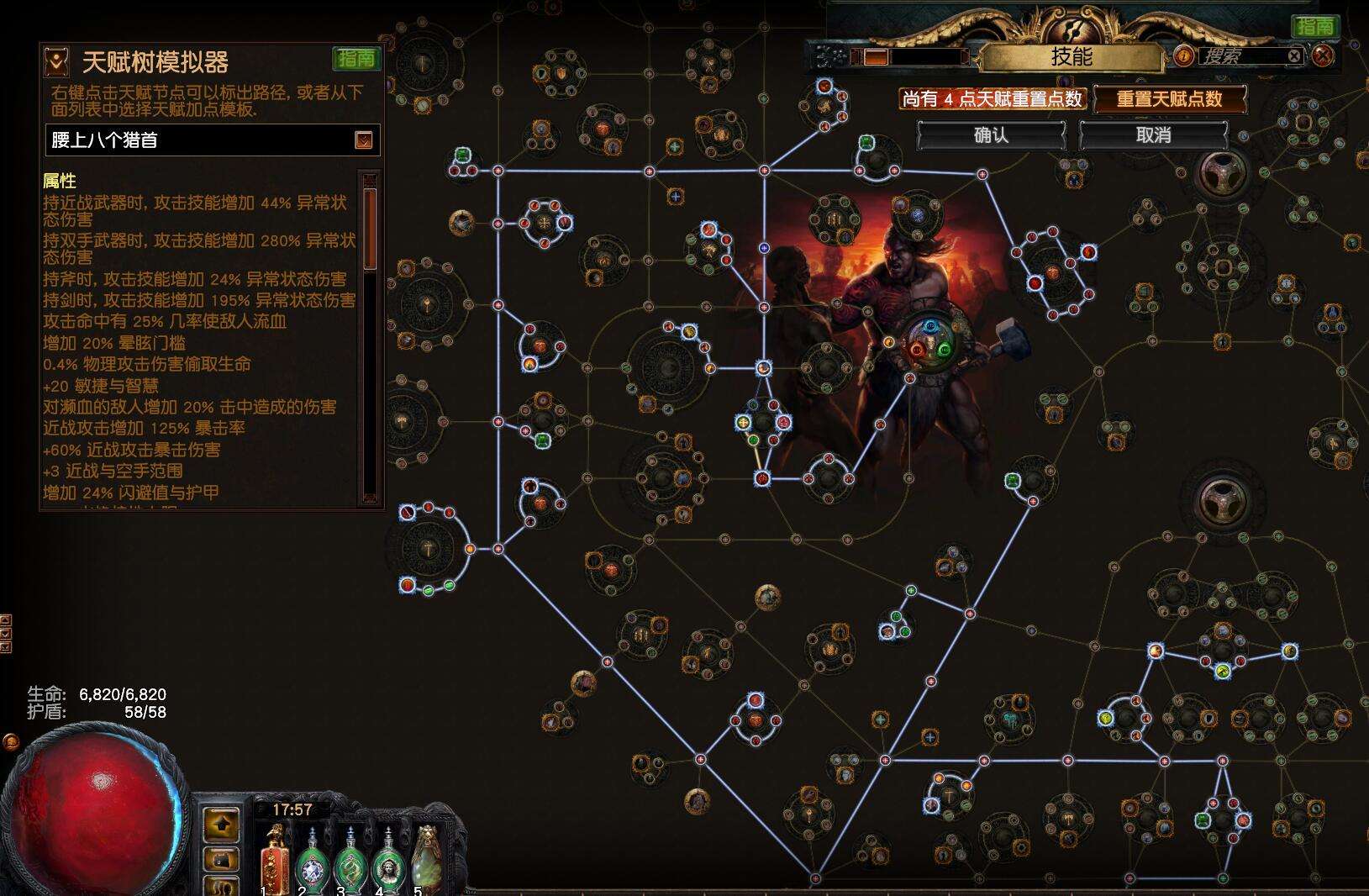
Task: Open the orange info icon beside search
Action: [1183, 56]
